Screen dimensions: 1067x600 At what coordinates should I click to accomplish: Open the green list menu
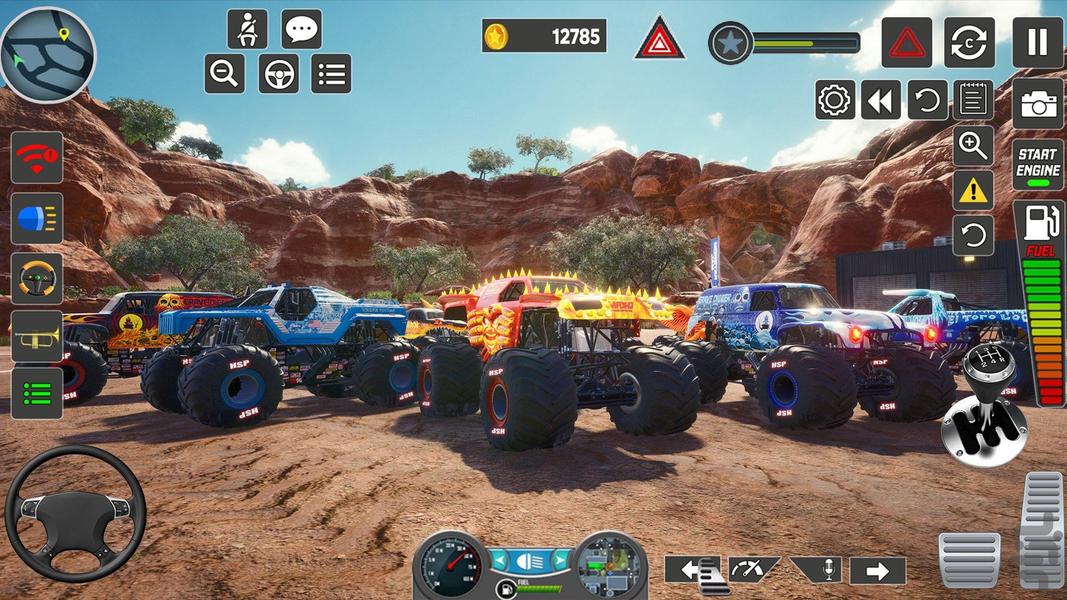37,393
